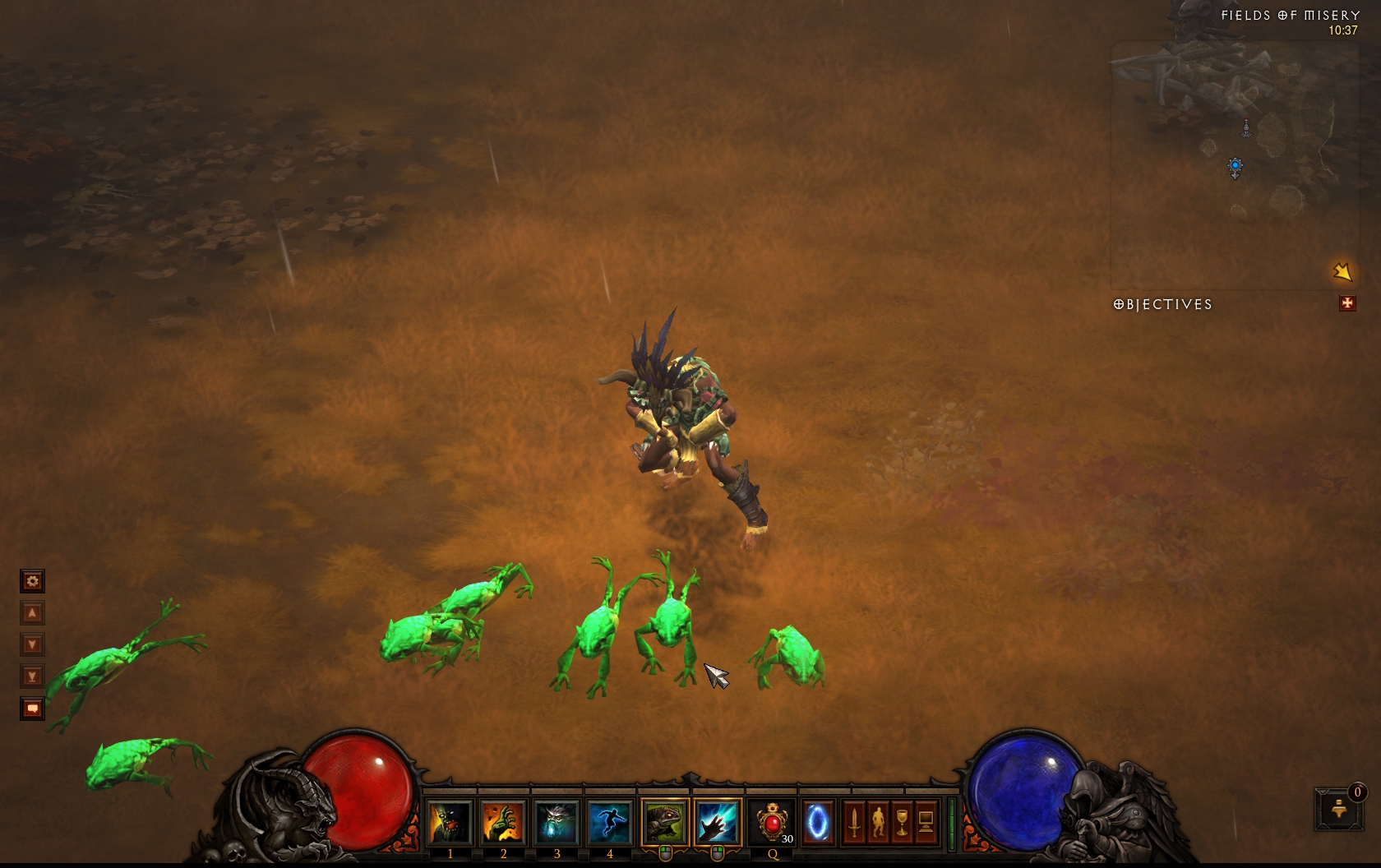This screenshot has width=1381, height=868.
Task: Toggle the Objectives tracker cross button
Action: (x=1347, y=303)
